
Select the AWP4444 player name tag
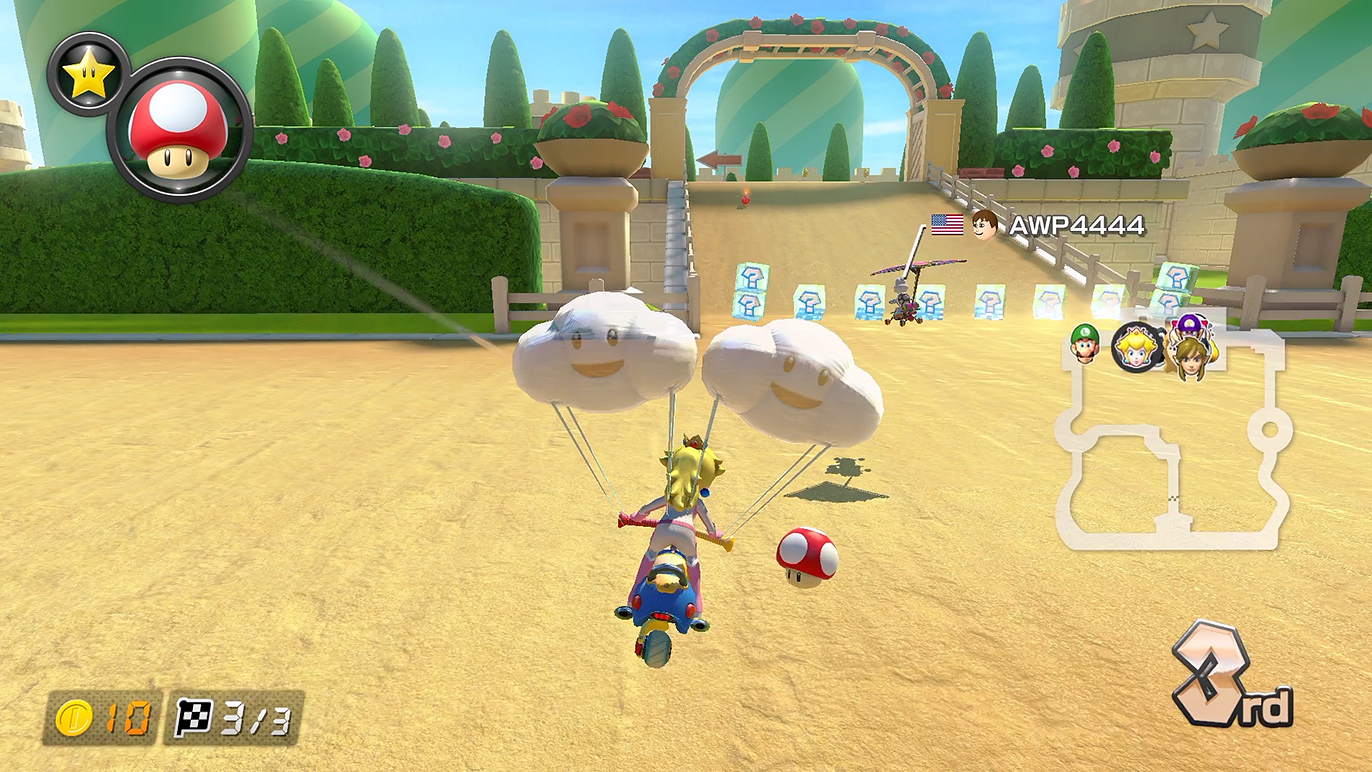tap(1075, 226)
